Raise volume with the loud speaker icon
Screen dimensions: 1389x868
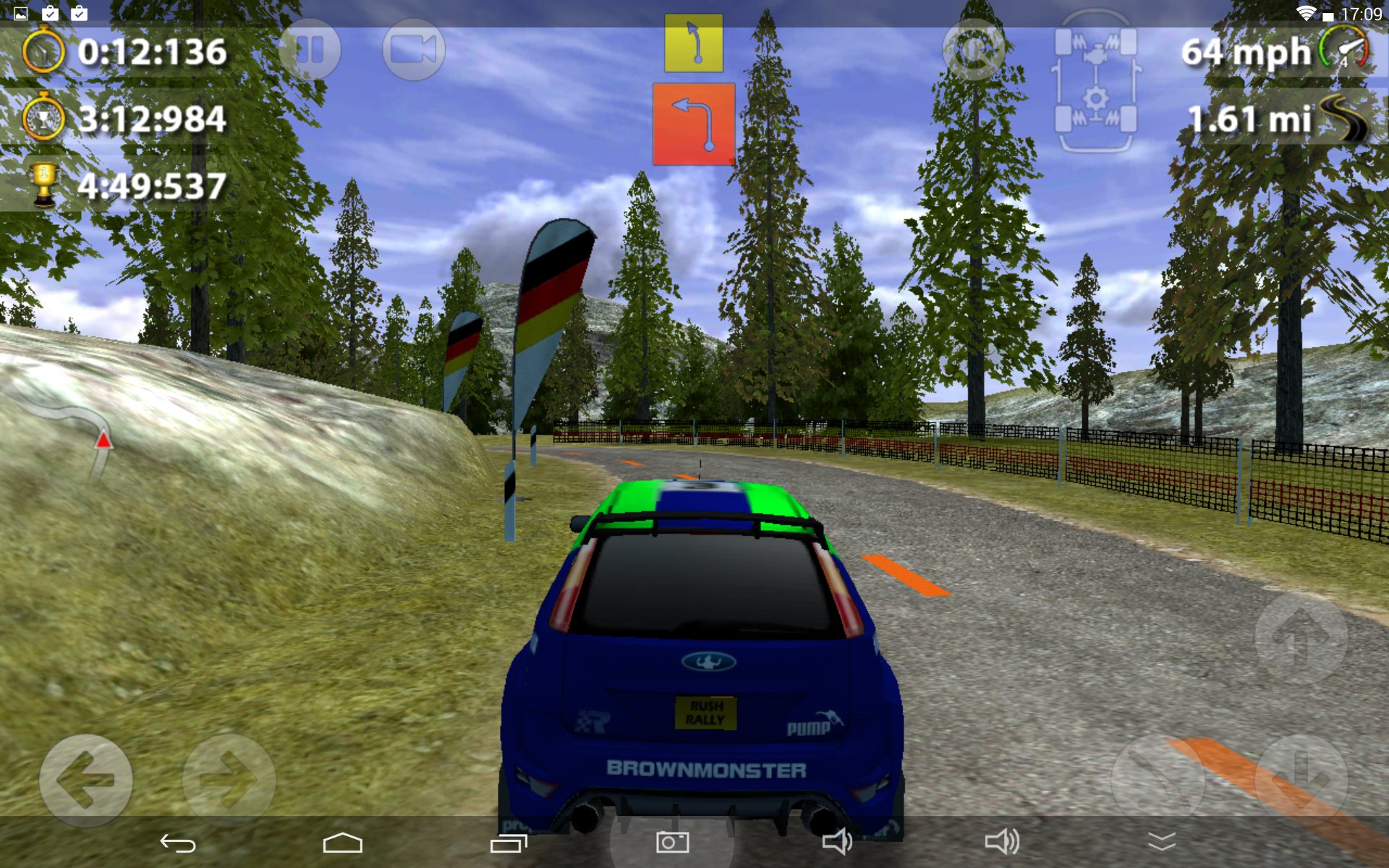(x=1002, y=843)
